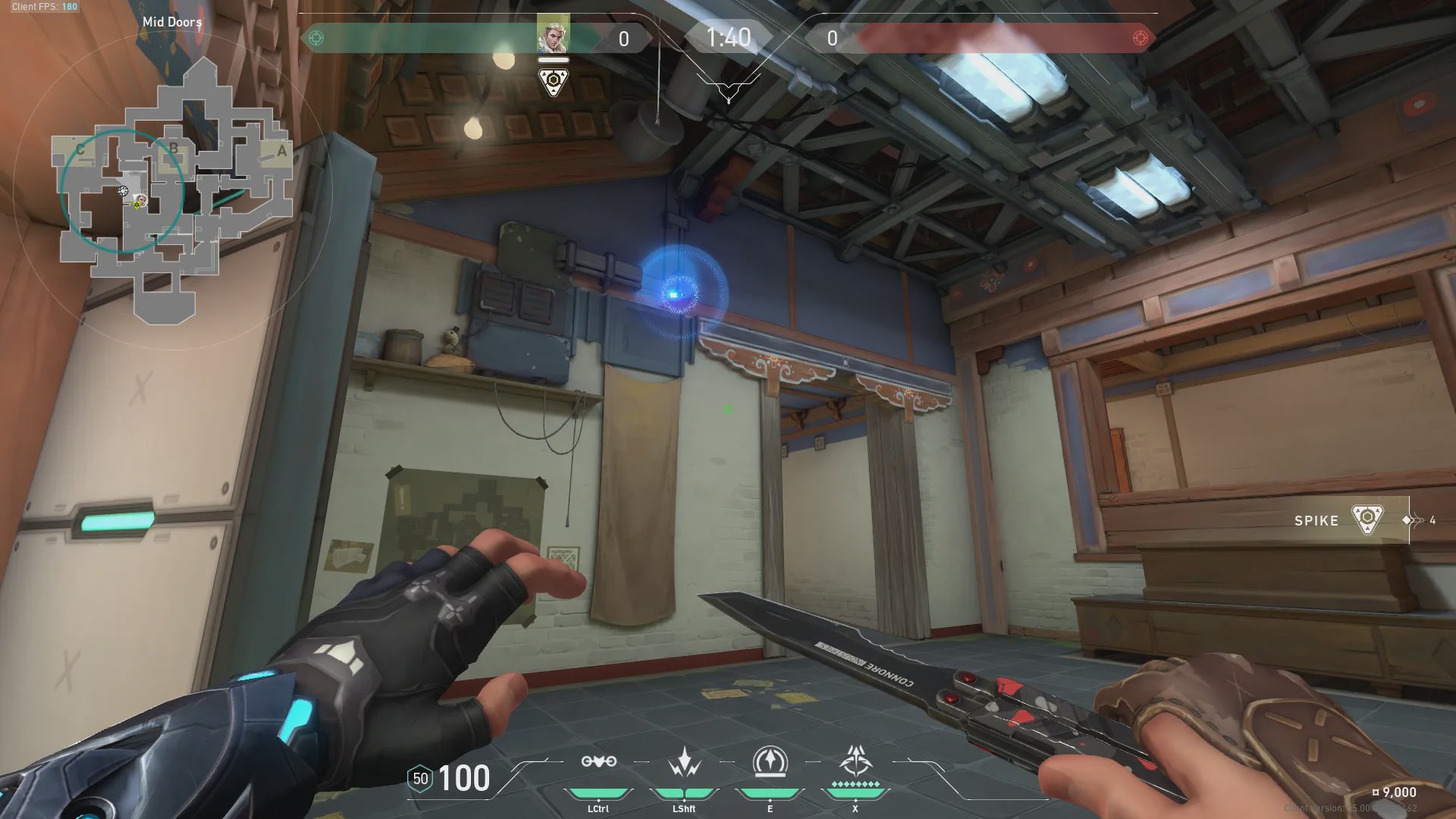1456x819 pixels.
Task: Click the Sova agent portrait in top bar
Action: pyautogui.click(x=553, y=35)
